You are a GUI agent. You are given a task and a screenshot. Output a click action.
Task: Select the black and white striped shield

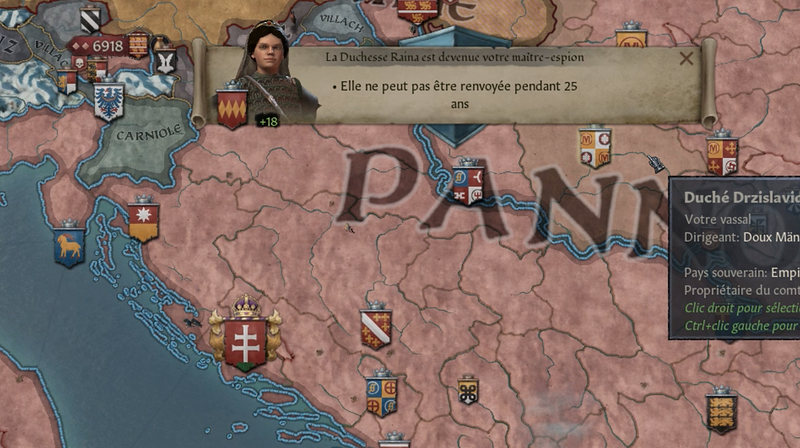(90, 18)
